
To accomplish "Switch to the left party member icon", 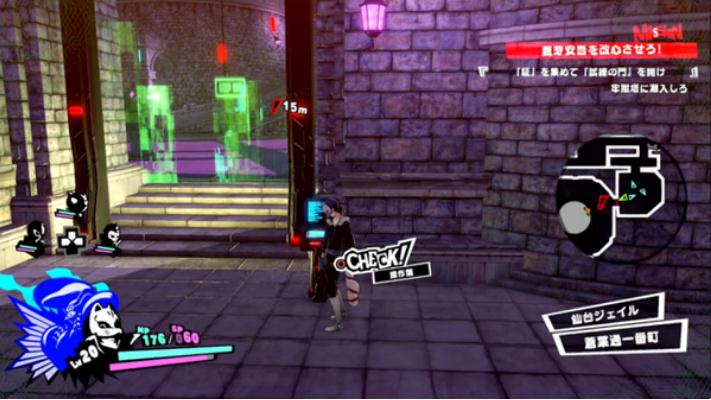I will pos(35,238).
